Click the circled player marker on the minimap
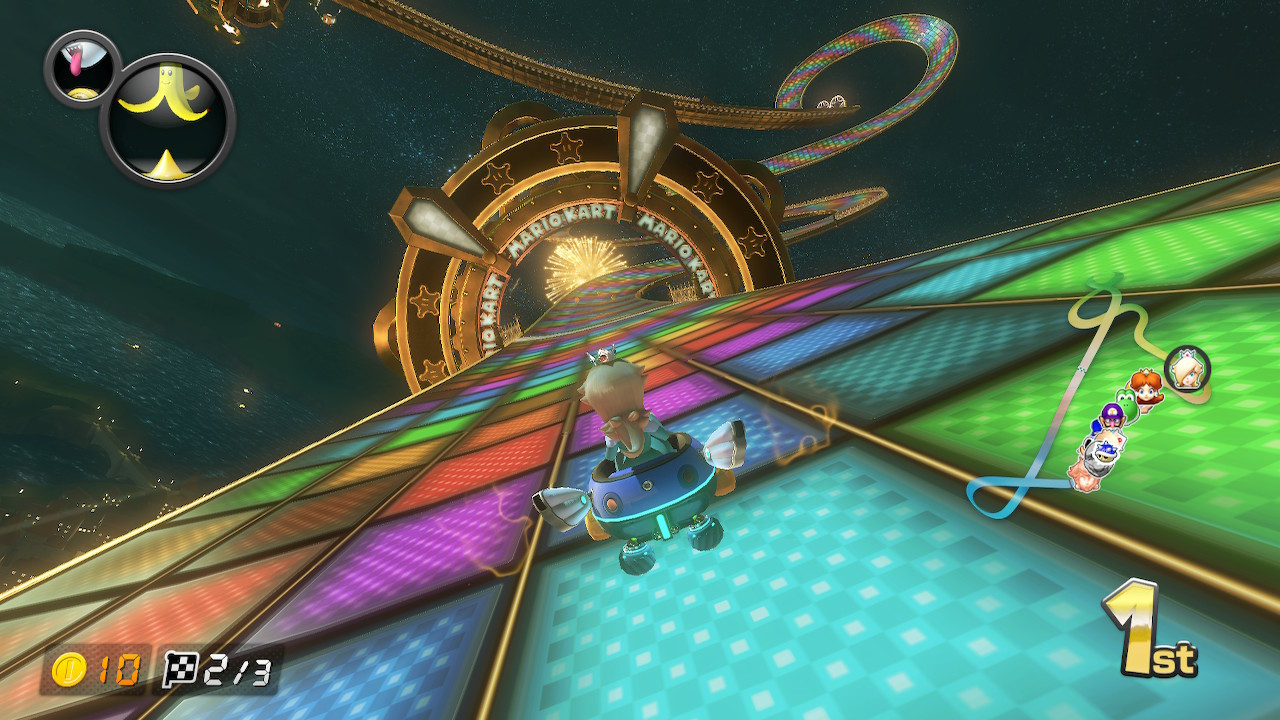The height and width of the screenshot is (720, 1280). pyautogui.click(x=1186, y=370)
